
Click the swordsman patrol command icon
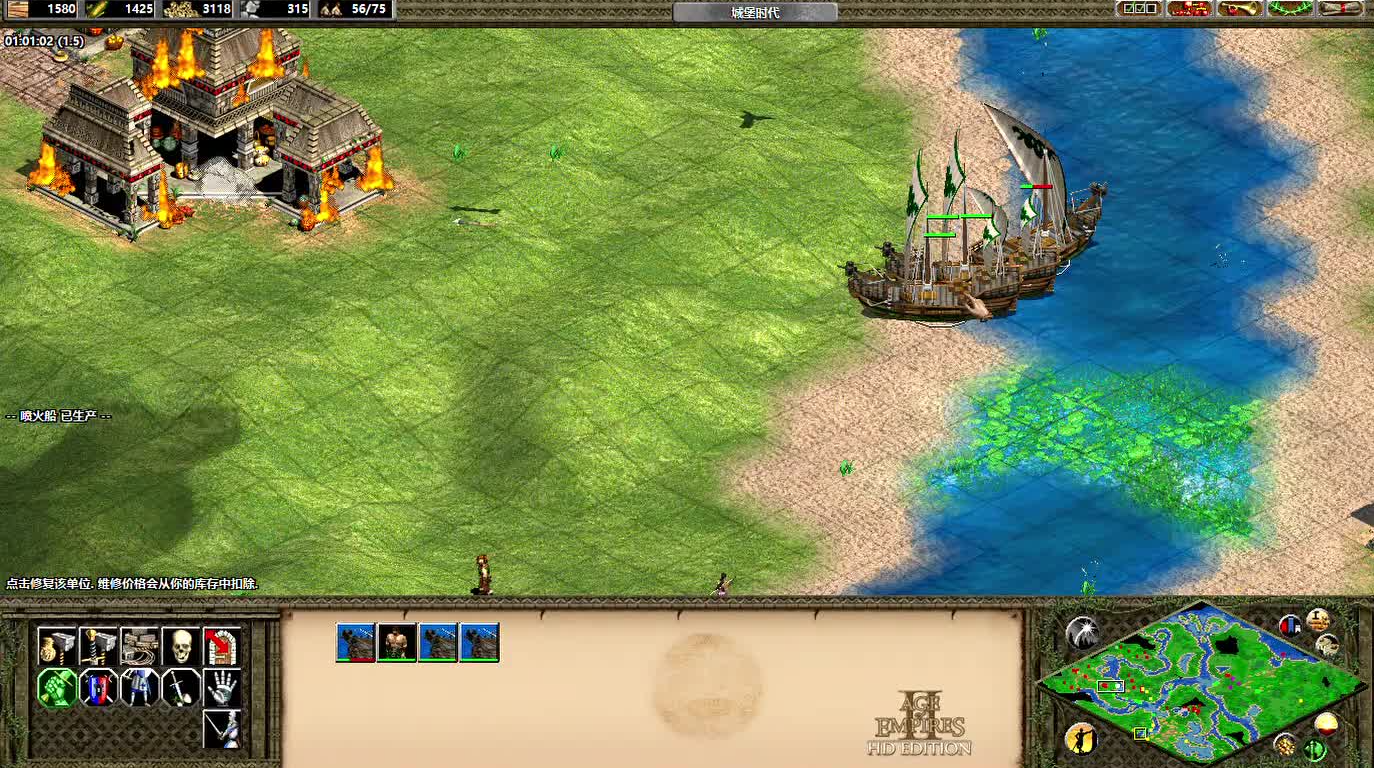click(221, 729)
